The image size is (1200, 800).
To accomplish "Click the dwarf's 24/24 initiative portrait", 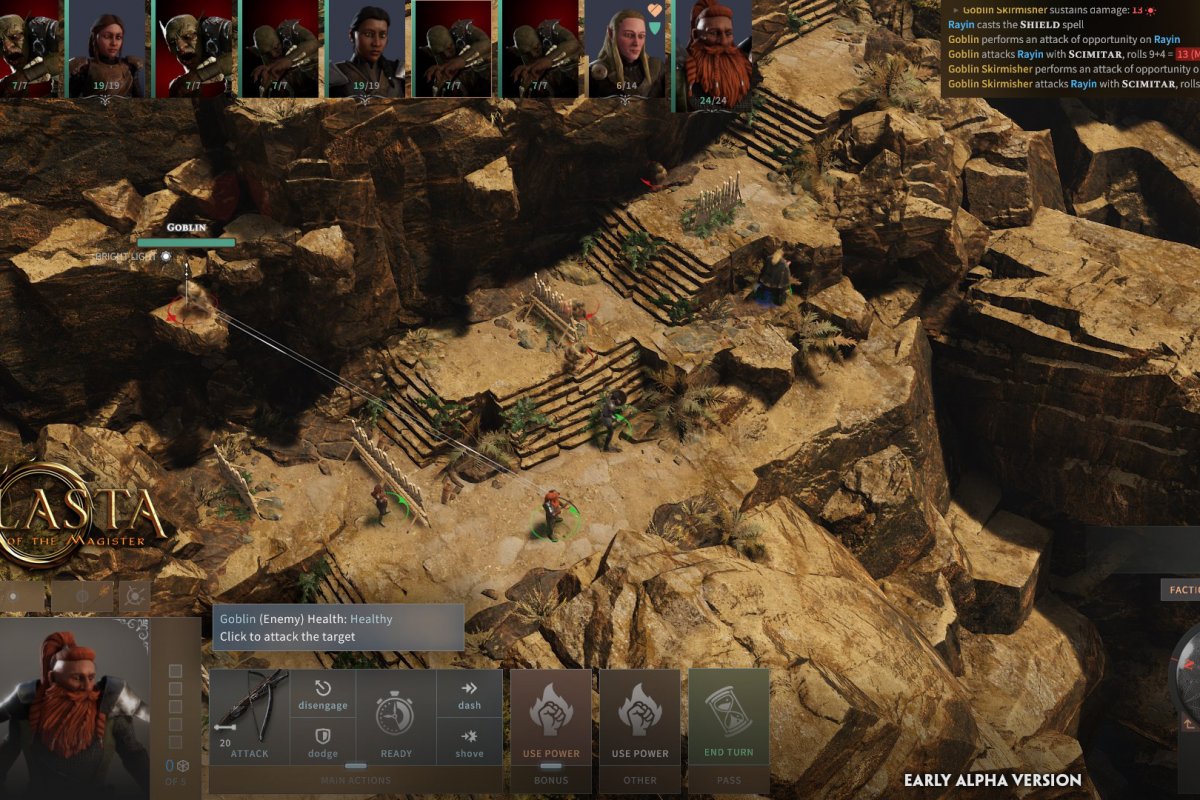I will point(714,50).
